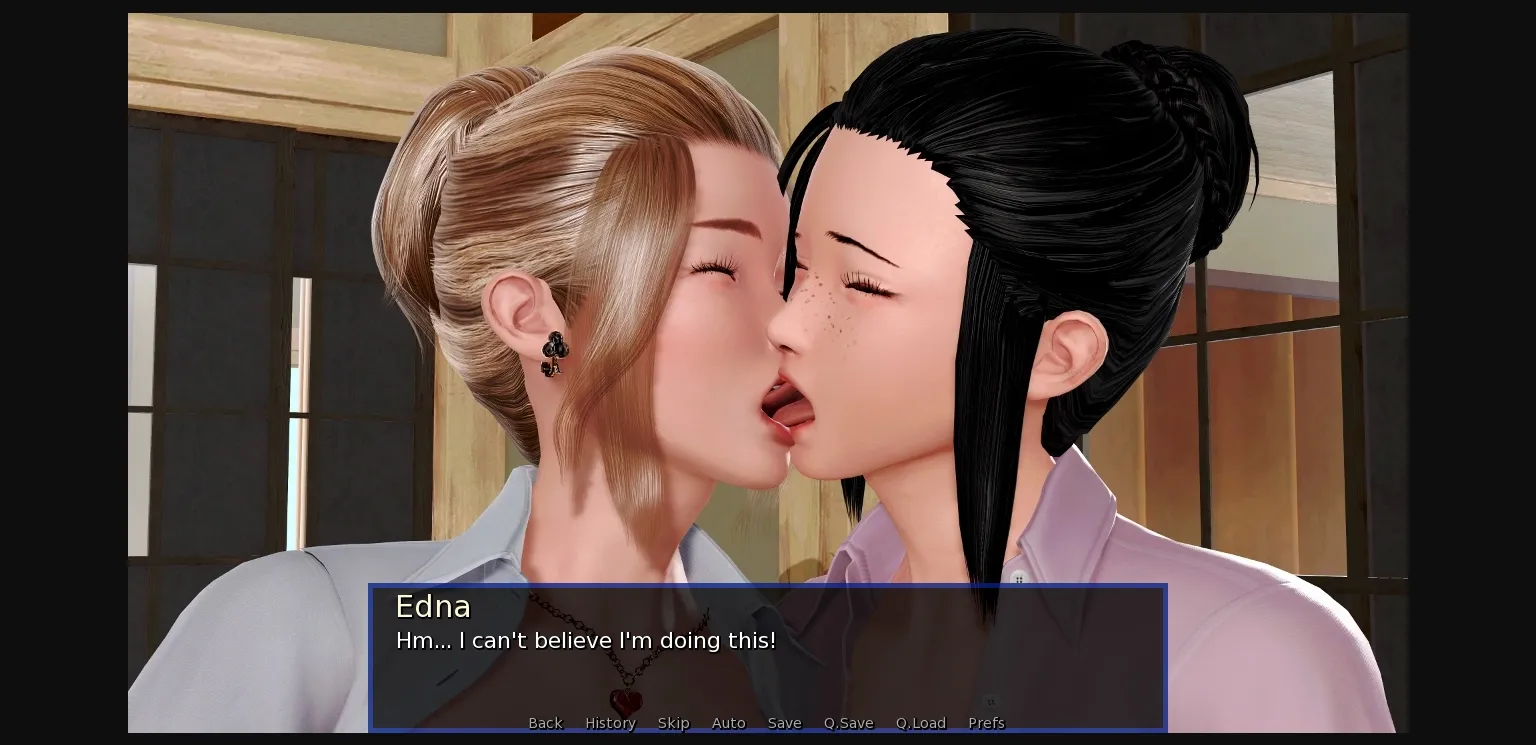Click Q.Load to restore progress
The width and height of the screenshot is (1536, 745).
tap(920, 723)
